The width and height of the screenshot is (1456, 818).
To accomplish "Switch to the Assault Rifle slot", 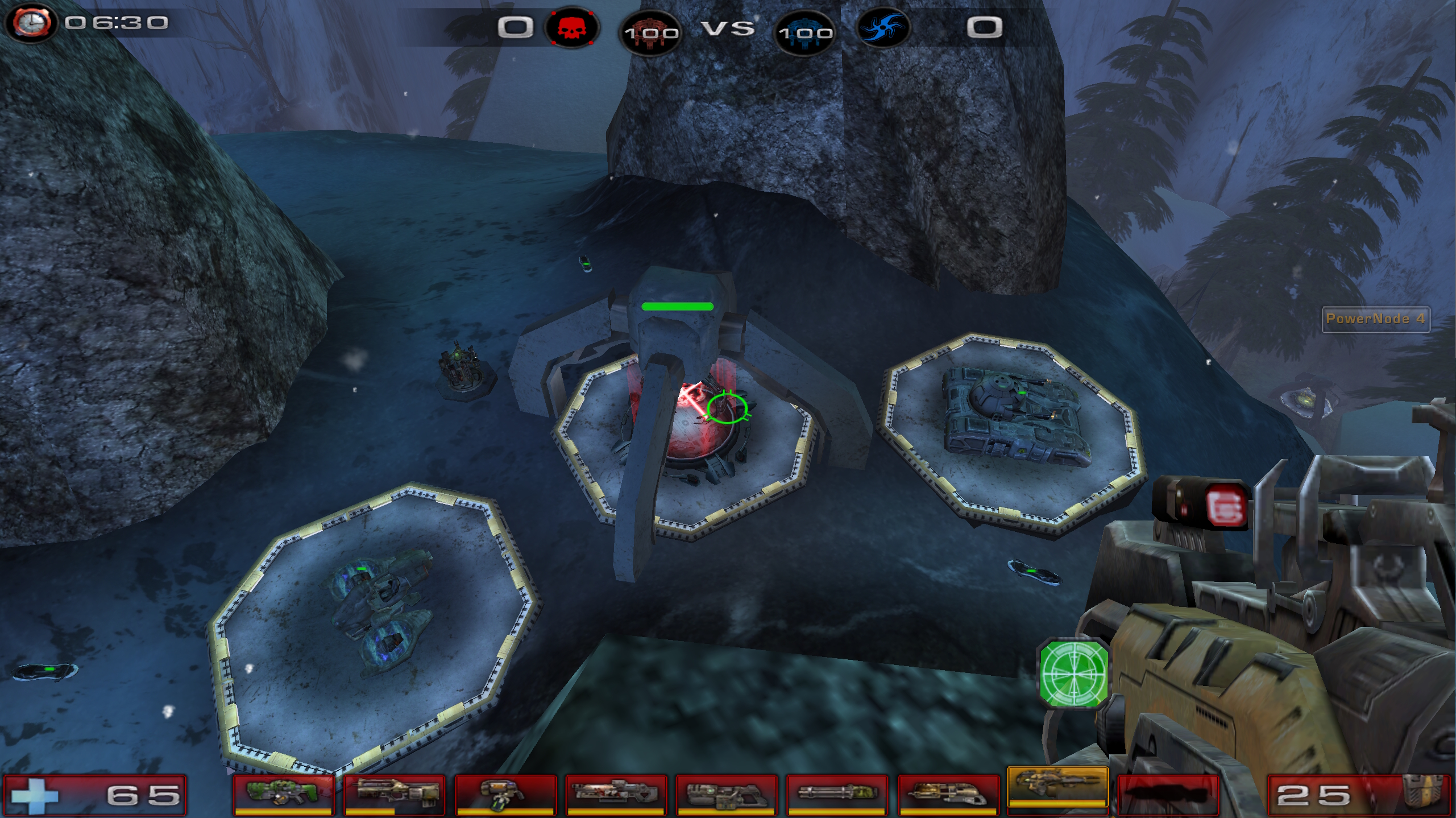I will pyautogui.click(x=393, y=794).
